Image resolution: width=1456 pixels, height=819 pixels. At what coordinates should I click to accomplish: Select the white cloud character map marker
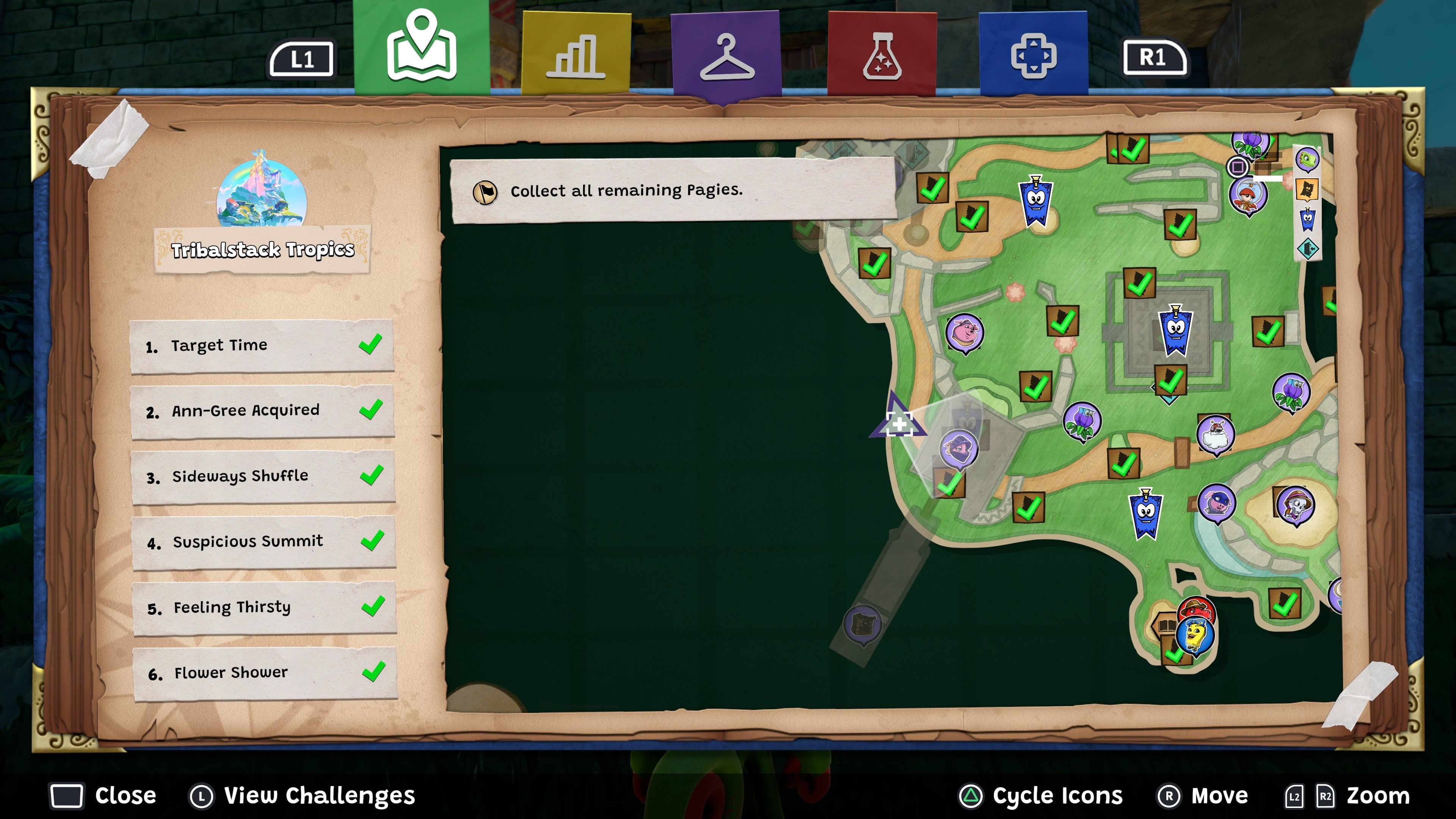pos(1215,434)
